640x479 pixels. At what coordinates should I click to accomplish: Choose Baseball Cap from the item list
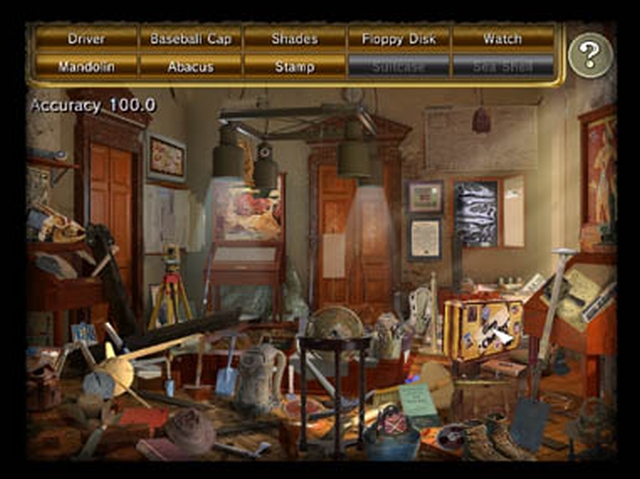[x=190, y=39]
